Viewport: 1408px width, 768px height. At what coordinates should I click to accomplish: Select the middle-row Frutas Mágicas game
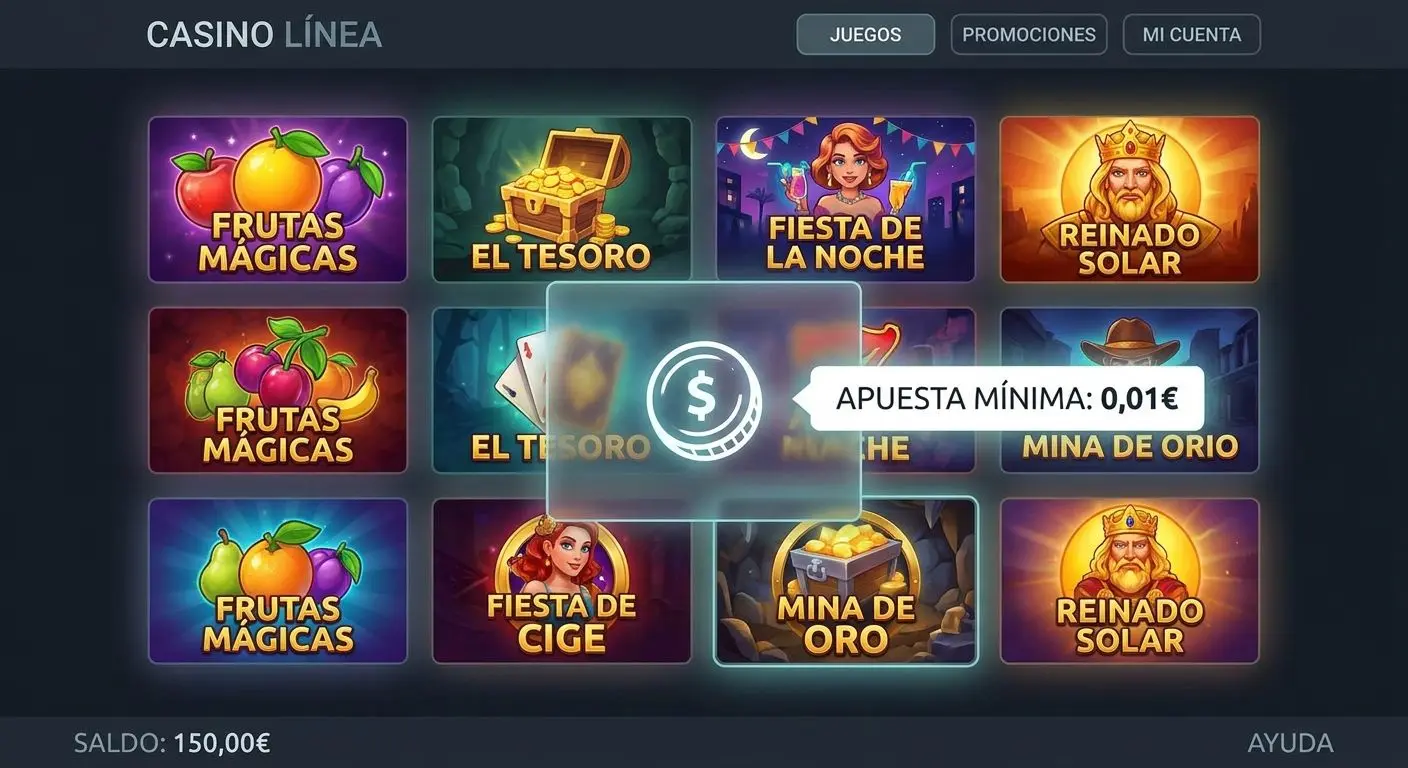pos(278,390)
